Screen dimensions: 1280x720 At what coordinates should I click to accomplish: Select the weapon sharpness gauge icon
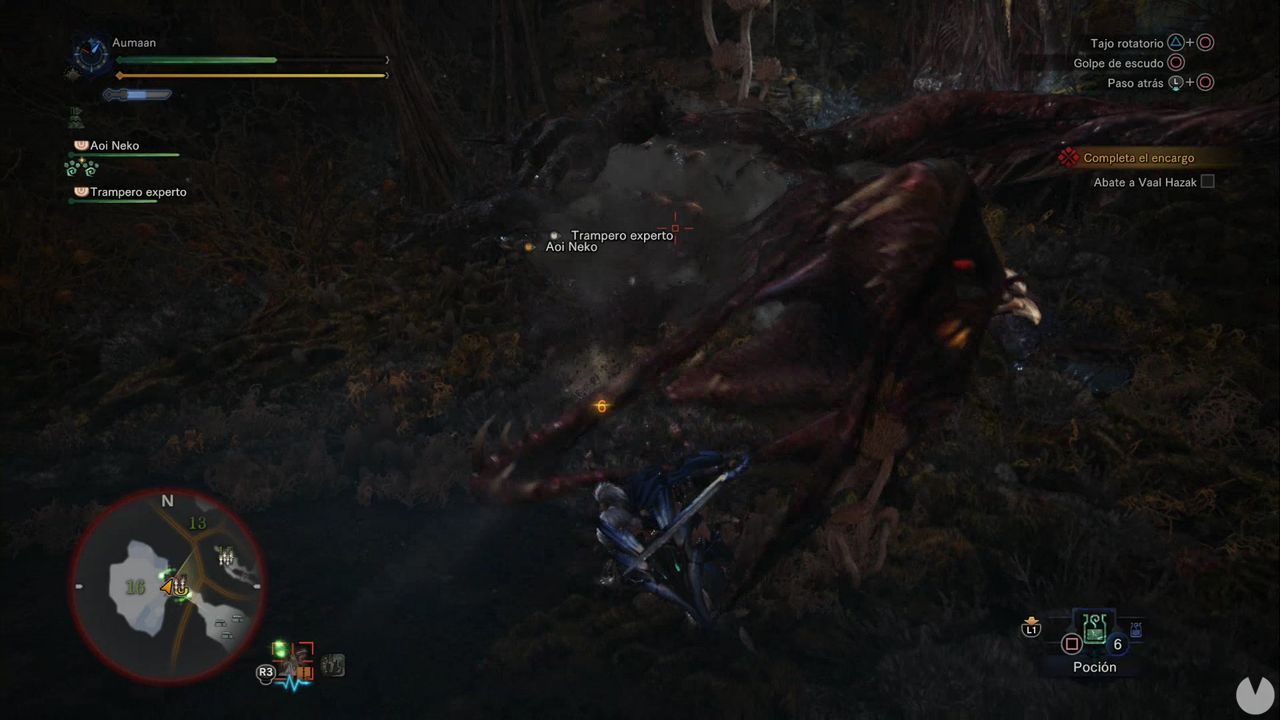point(137,94)
